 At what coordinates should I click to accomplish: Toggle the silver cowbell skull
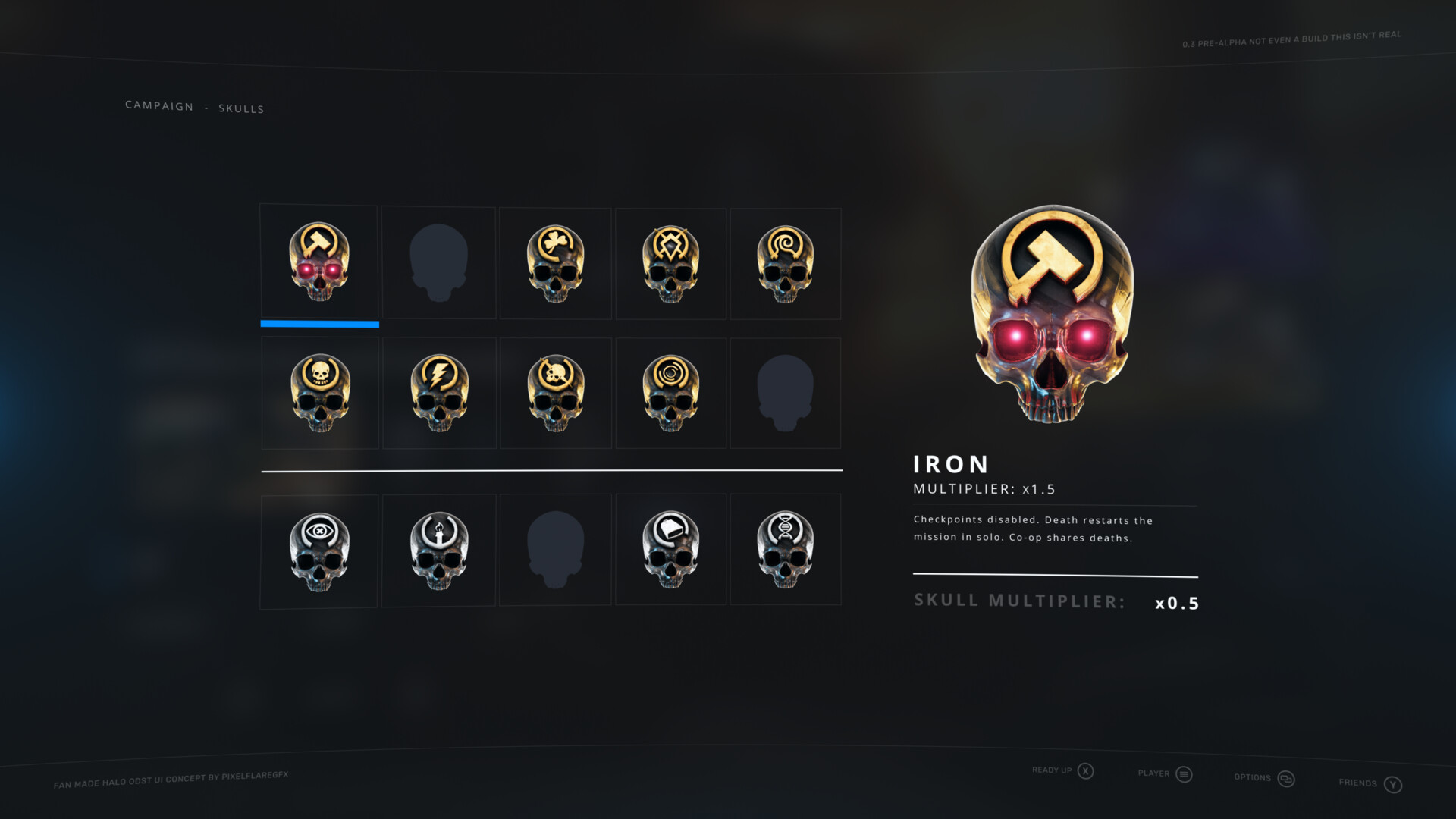tap(670, 550)
